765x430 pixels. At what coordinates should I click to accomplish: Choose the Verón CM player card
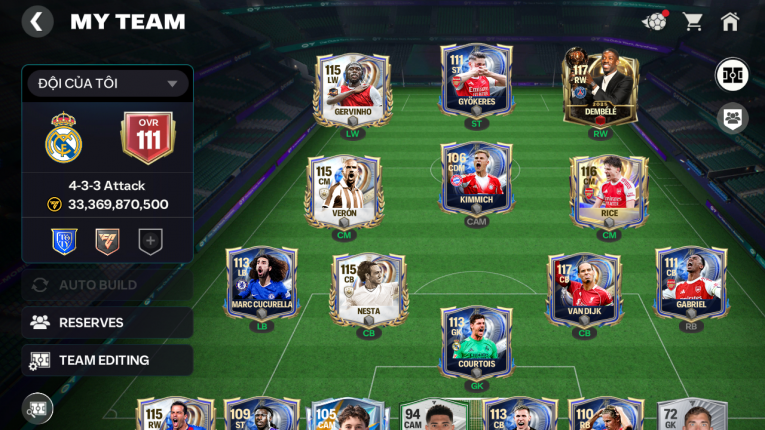pos(342,191)
